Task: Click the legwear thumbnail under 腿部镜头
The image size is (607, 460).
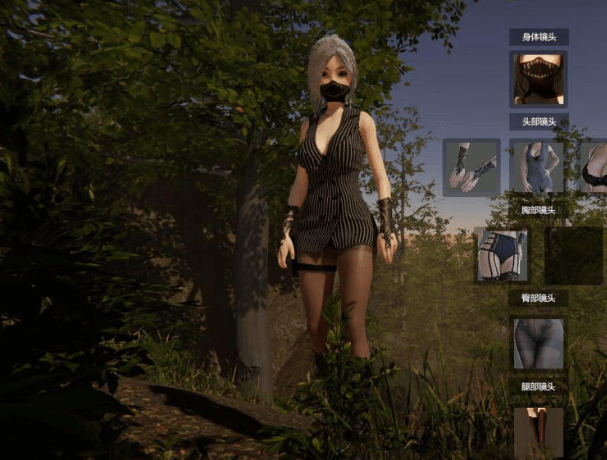Action: coord(539,432)
